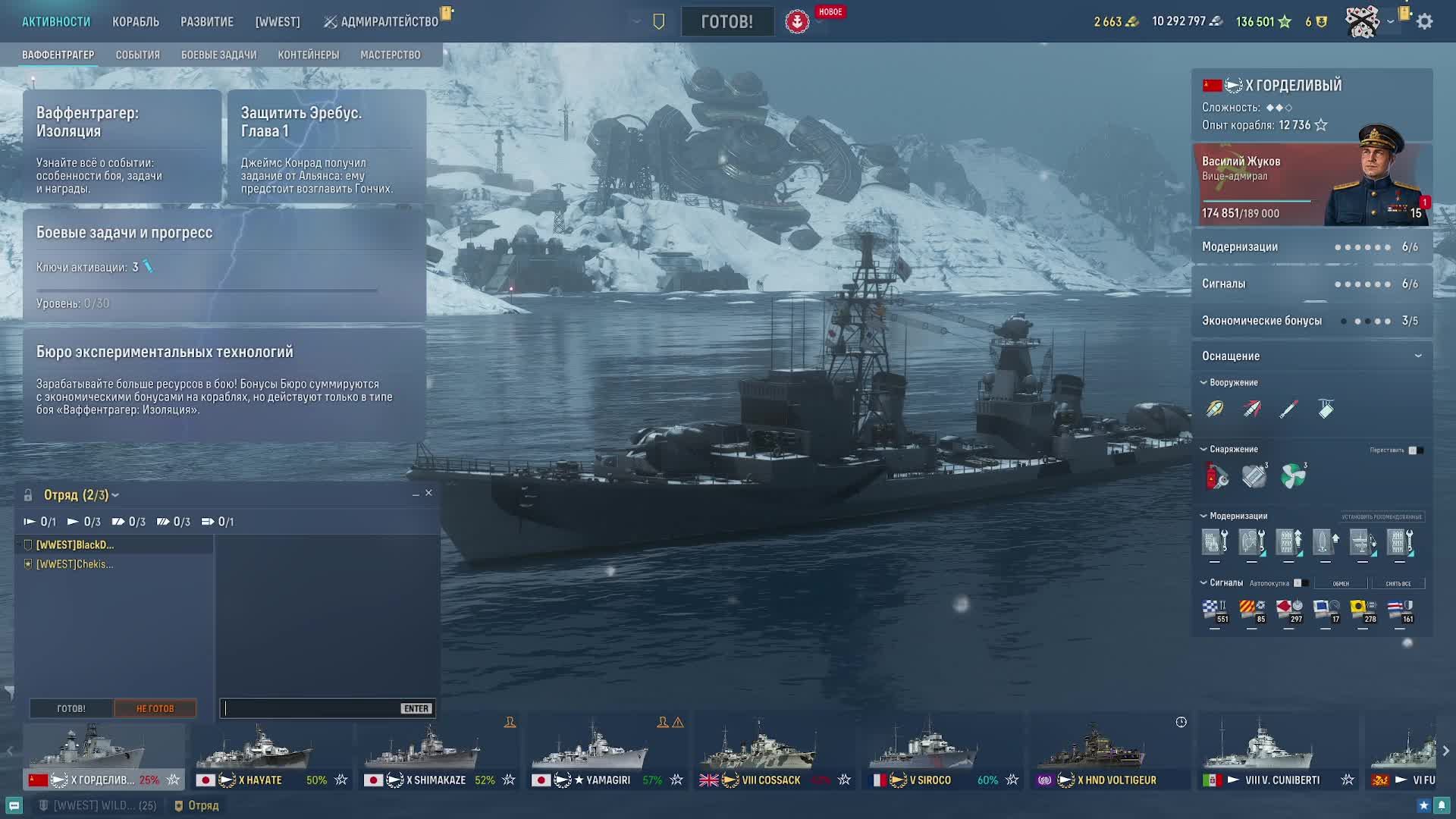
Task: Switch to the СОБЫТИЯ tab
Action: 137,55
